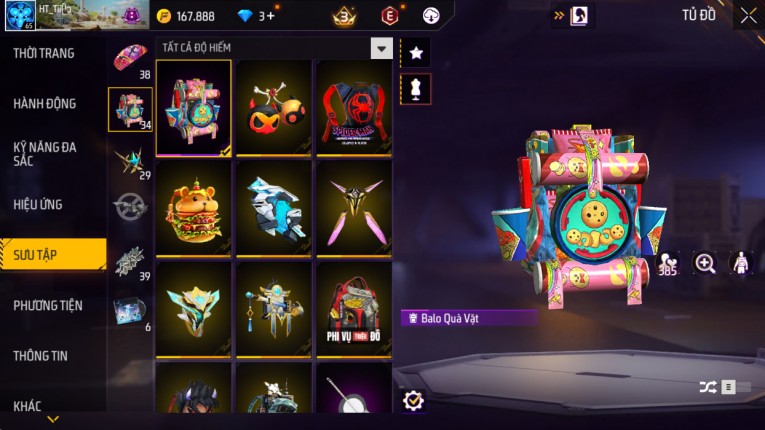This screenshot has width=765, height=430.
Task: Switch to the Hành Động section
Action: click(x=45, y=103)
